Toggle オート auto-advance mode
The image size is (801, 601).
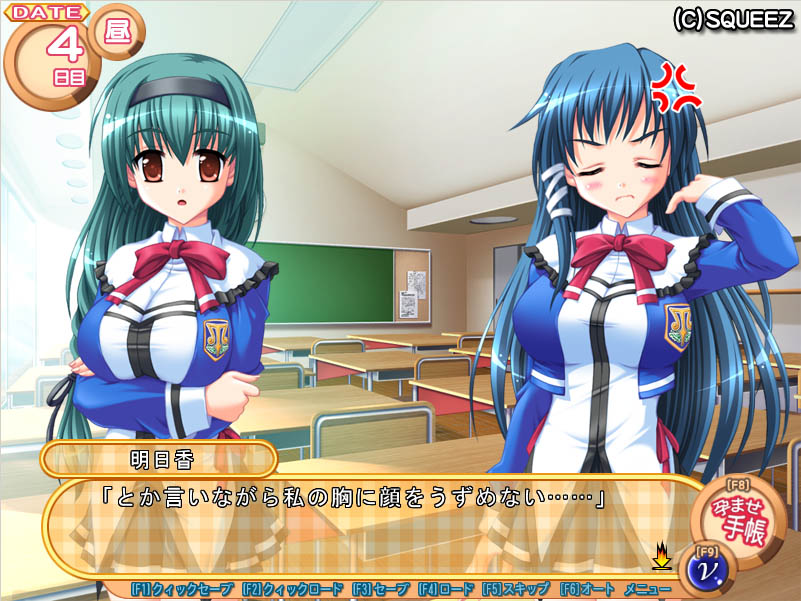click(x=583, y=589)
